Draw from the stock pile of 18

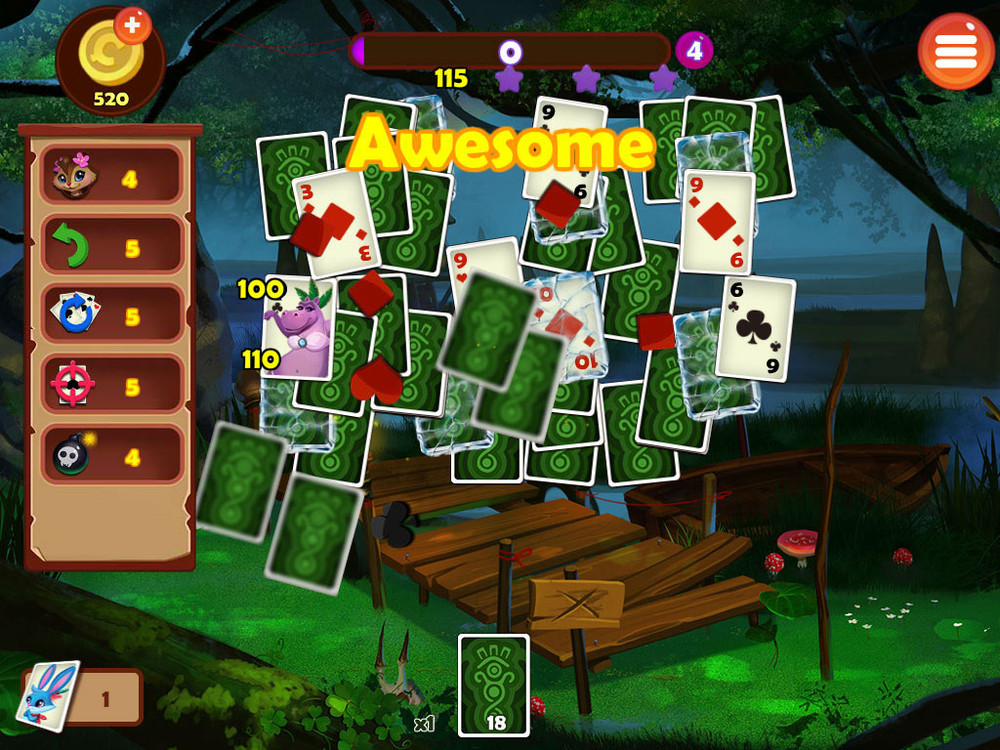click(493, 685)
